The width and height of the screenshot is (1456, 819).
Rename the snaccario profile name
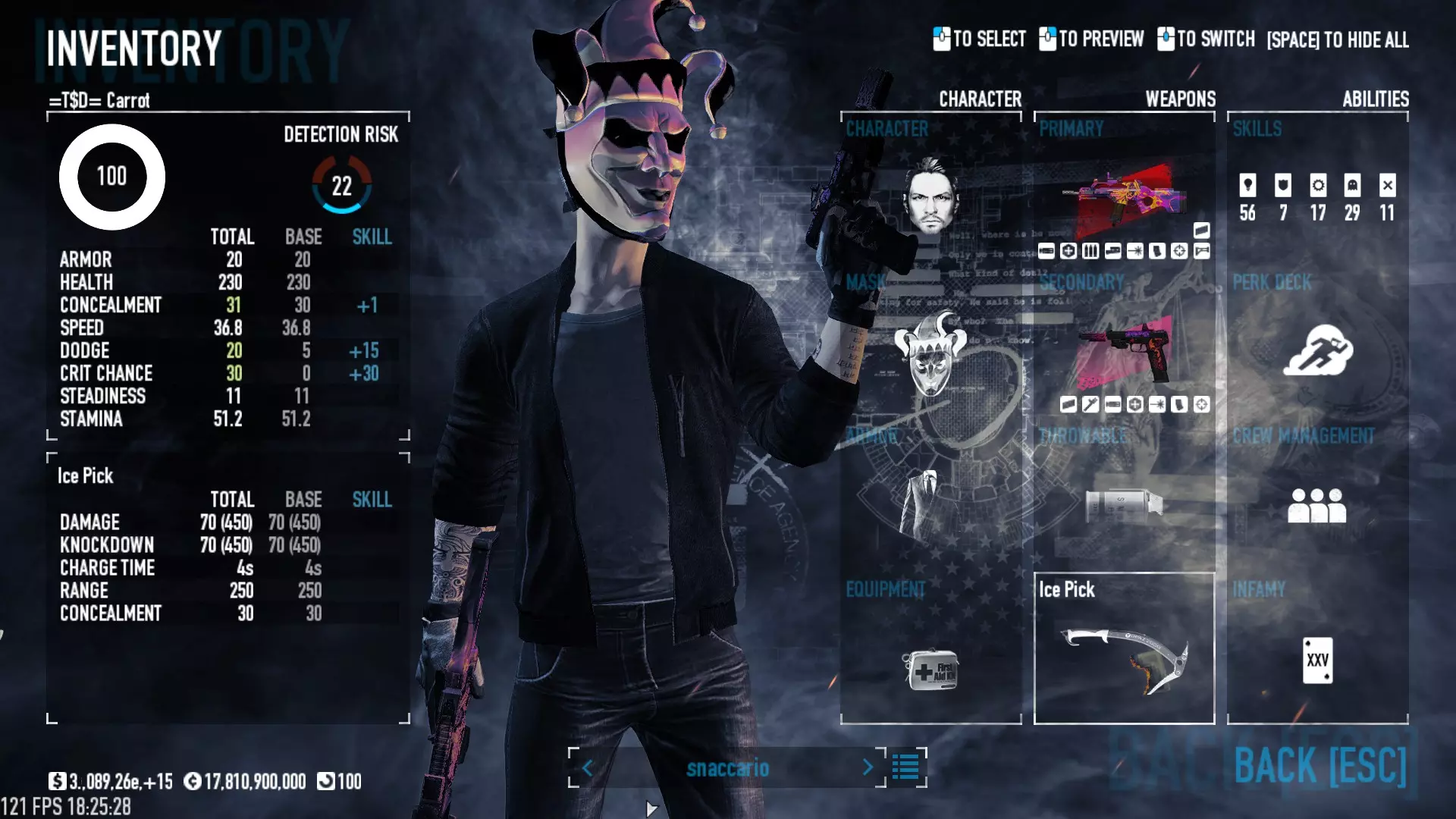(x=727, y=768)
